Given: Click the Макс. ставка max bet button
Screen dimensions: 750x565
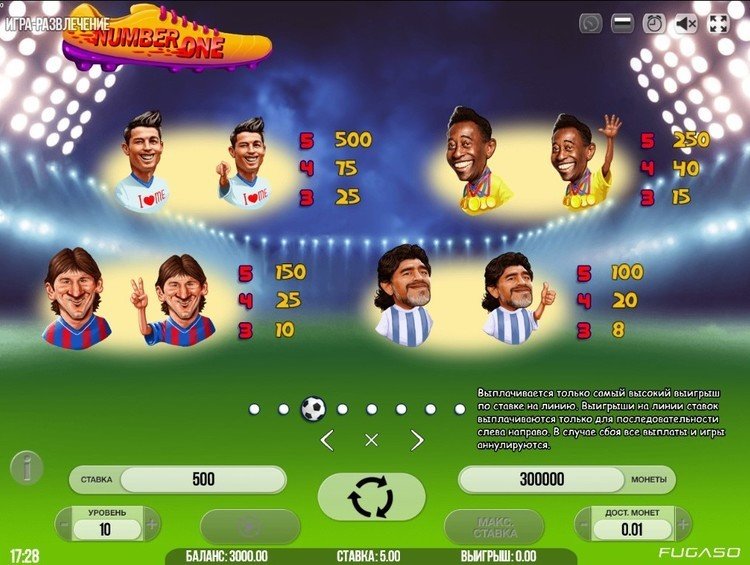Looking at the screenshot, I should [x=494, y=526].
